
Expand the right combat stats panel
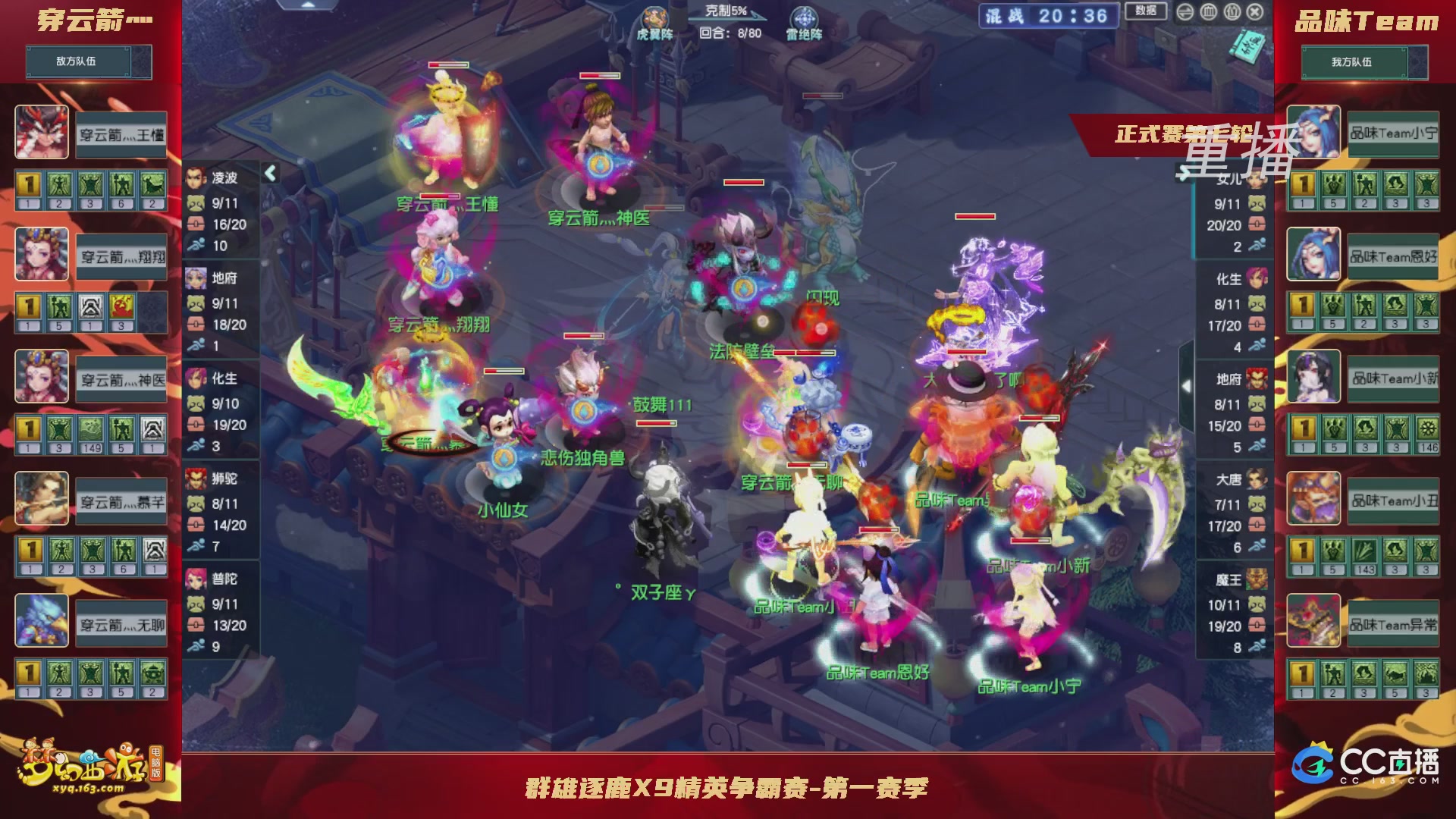pos(1187,384)
